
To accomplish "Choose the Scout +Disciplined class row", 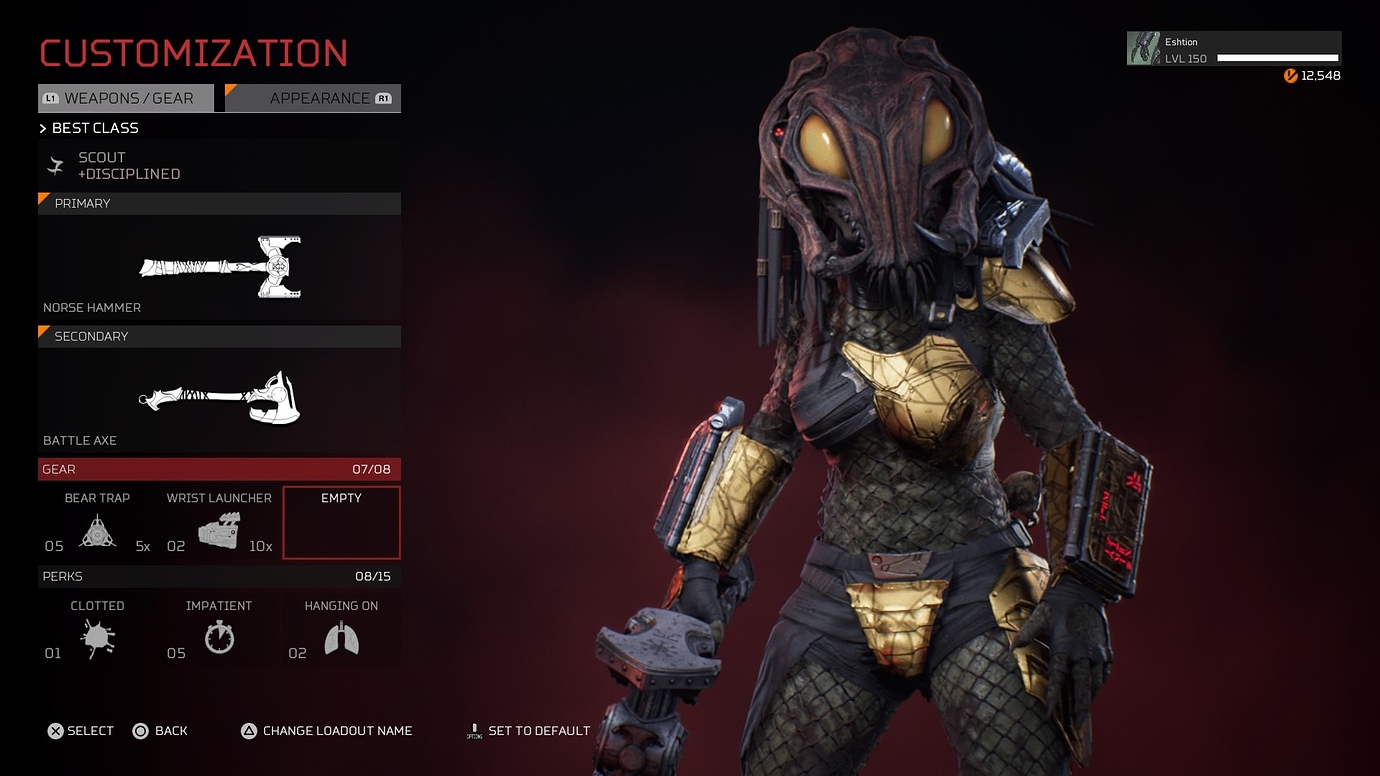I will [x=219, y=166].
